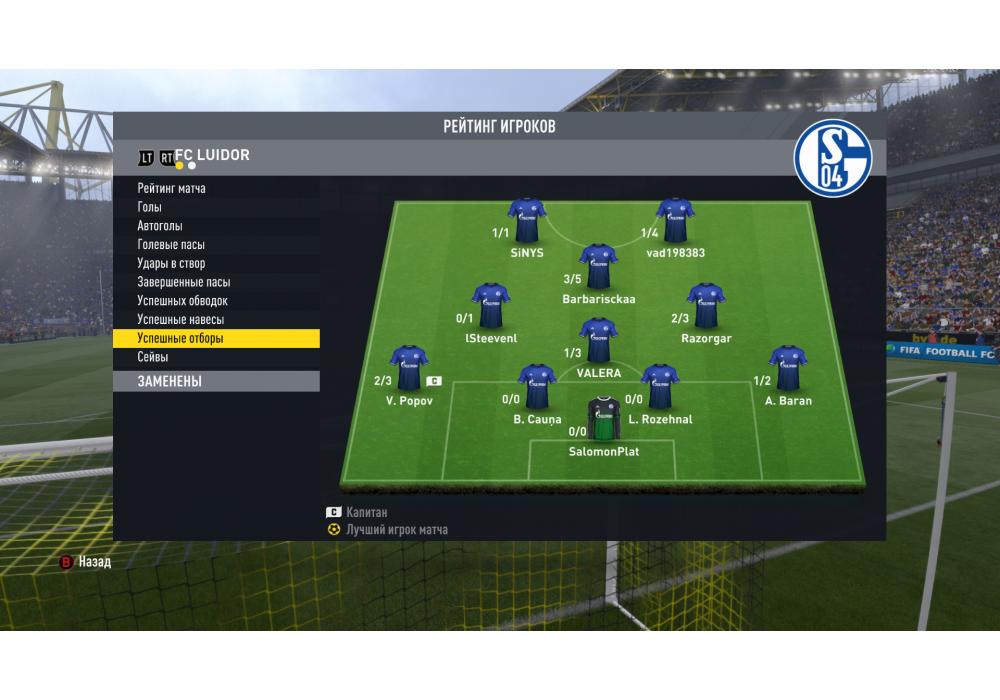Show the Автоголы statistic
The image size is (1000, 700).
coord(160,226)
